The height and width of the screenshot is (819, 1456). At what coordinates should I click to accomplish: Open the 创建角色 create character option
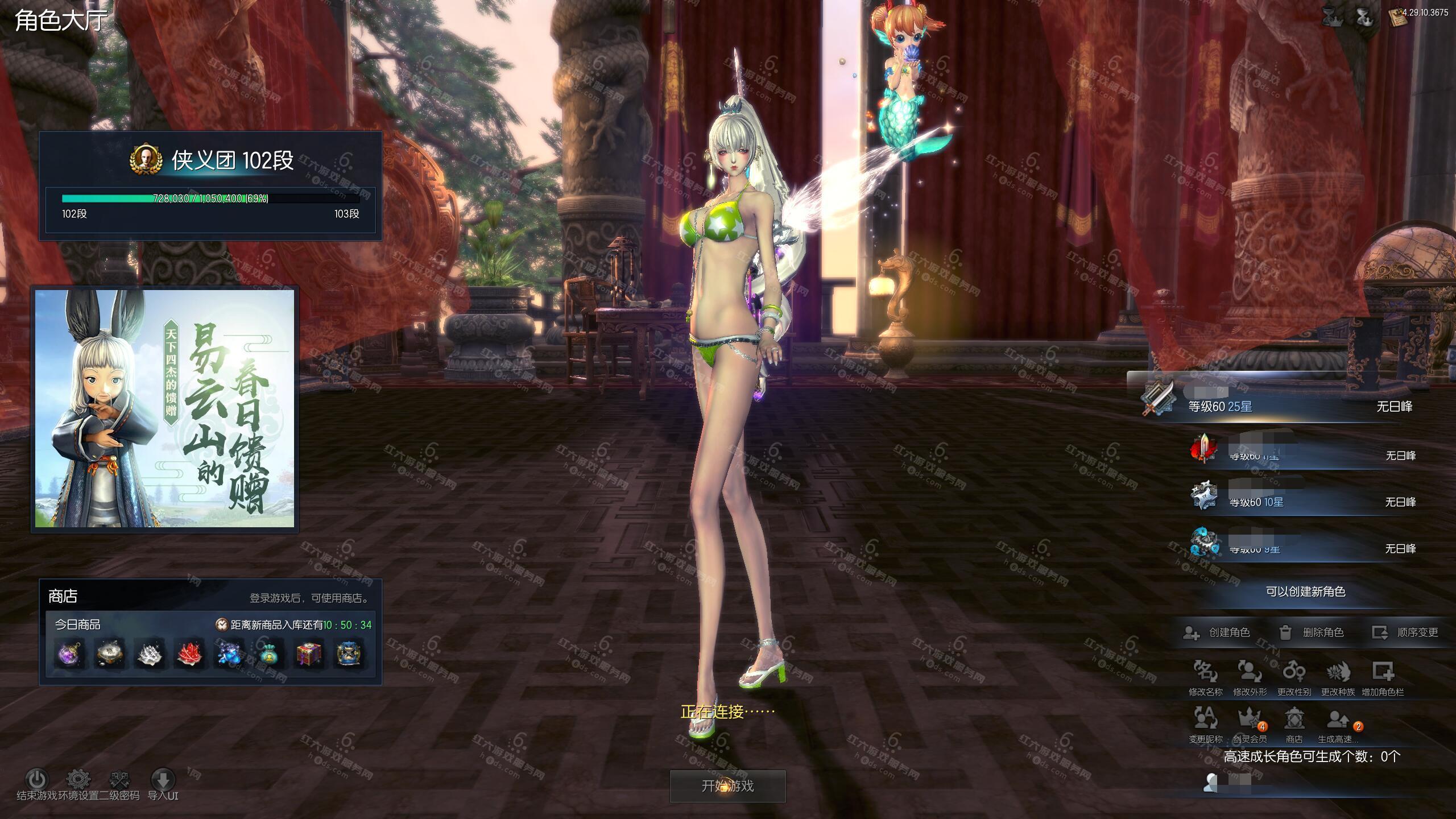coord(1217,632)
